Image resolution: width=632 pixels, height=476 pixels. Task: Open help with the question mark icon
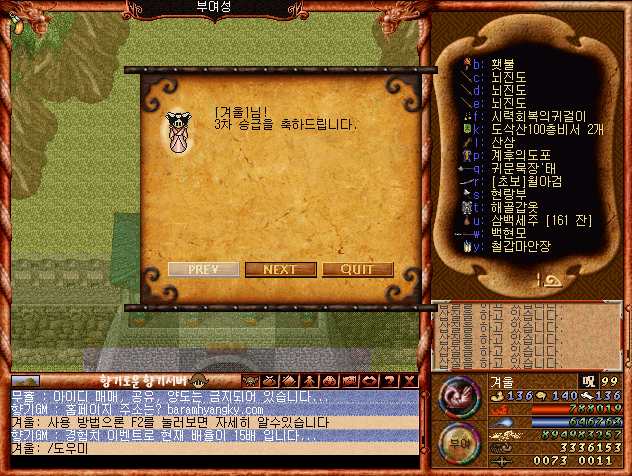coord(388,381)
